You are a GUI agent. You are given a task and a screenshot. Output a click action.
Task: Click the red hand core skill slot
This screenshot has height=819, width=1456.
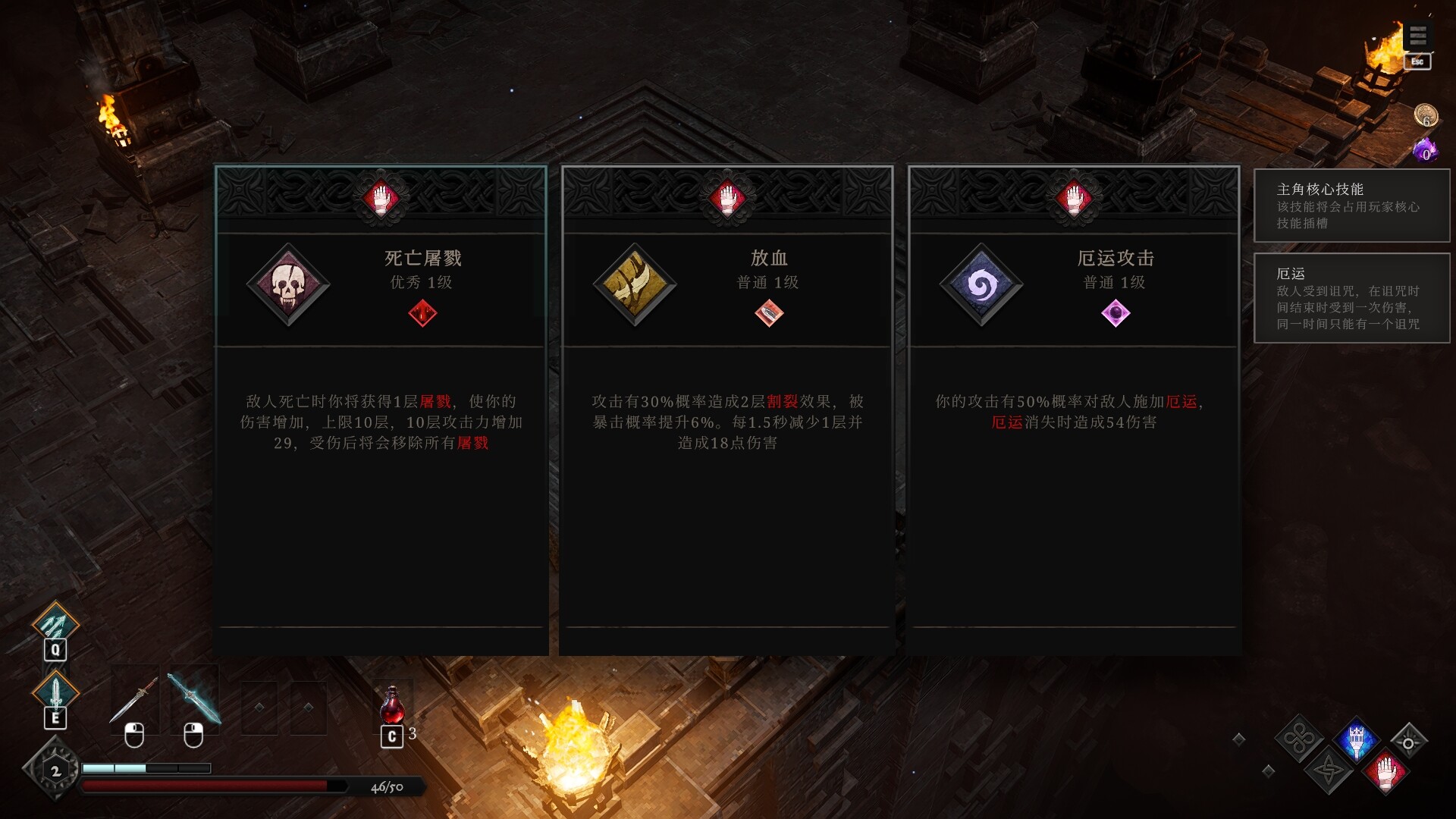coord(1386,770)
